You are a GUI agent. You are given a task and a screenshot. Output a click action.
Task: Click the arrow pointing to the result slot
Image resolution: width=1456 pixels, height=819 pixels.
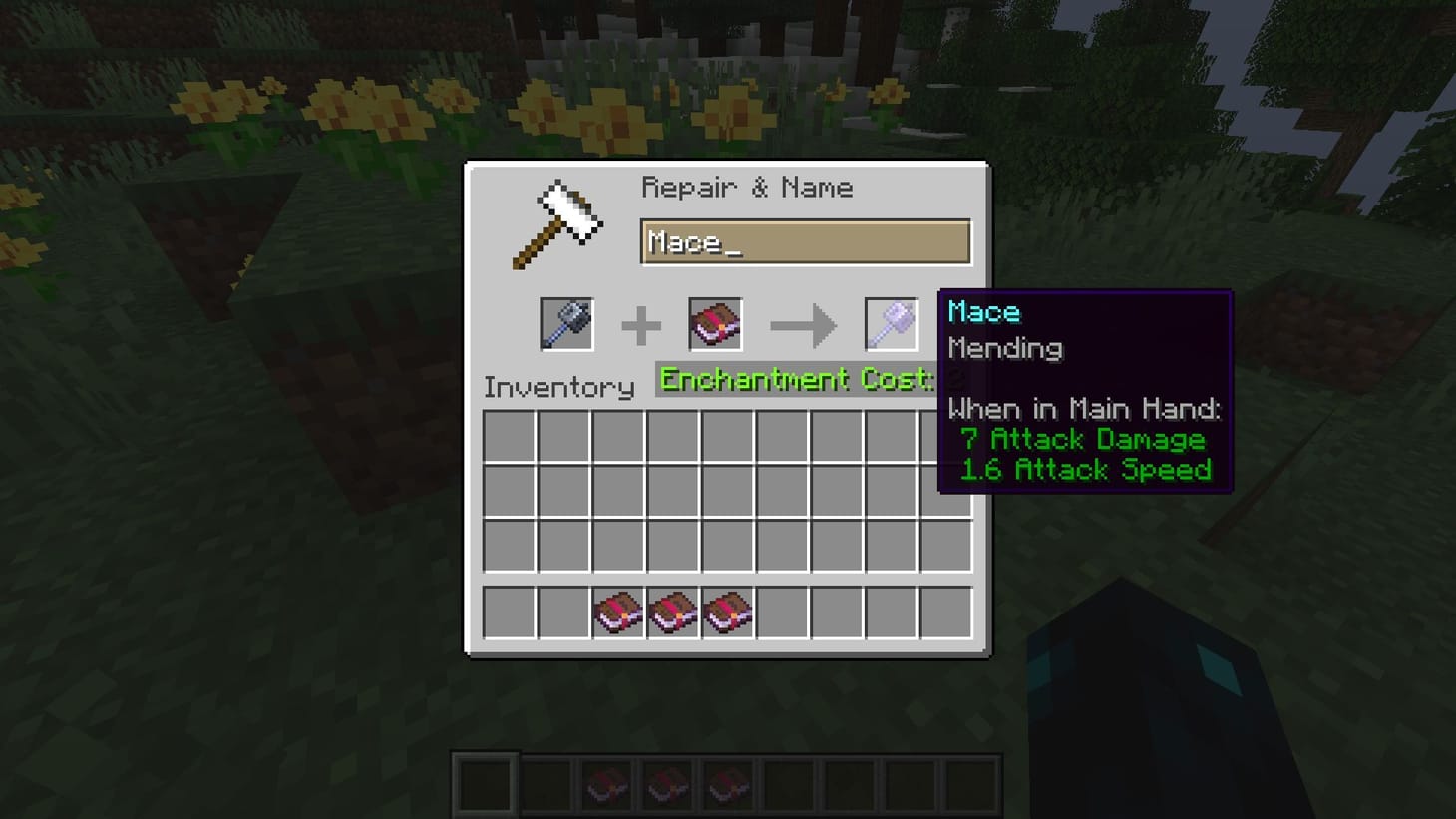[x=804, y=323]
